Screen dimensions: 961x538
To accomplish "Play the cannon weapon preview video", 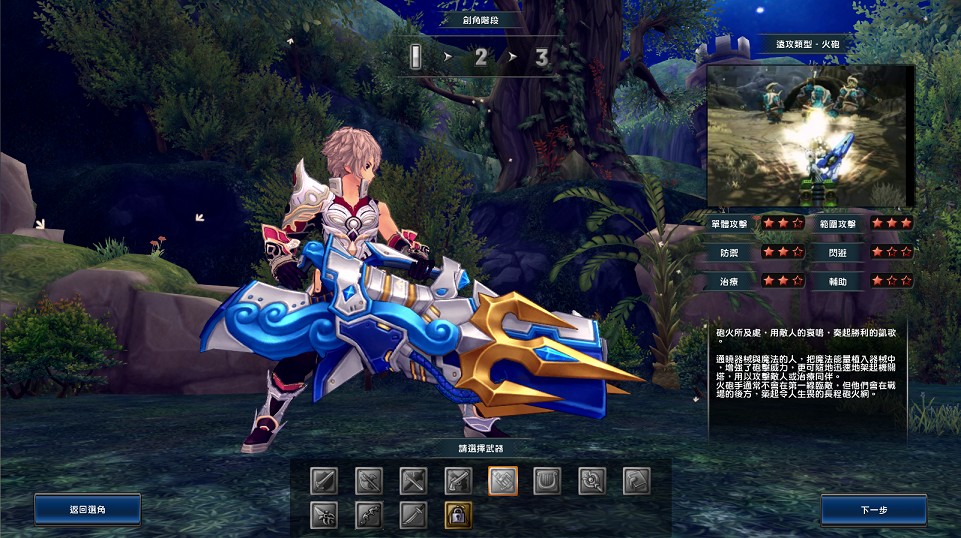I will click(810, 137).
